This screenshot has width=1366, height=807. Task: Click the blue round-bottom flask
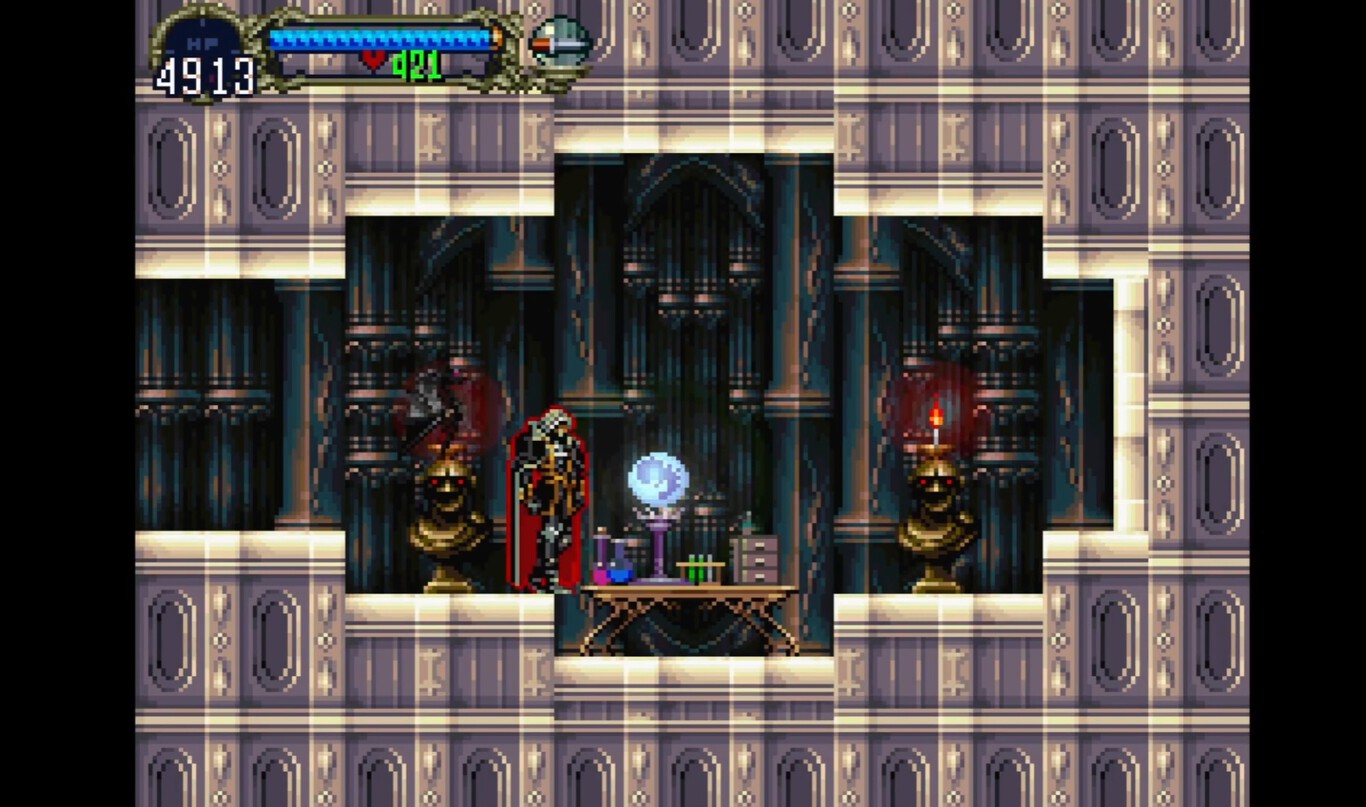pyautogui.click(x=618, y=570)
